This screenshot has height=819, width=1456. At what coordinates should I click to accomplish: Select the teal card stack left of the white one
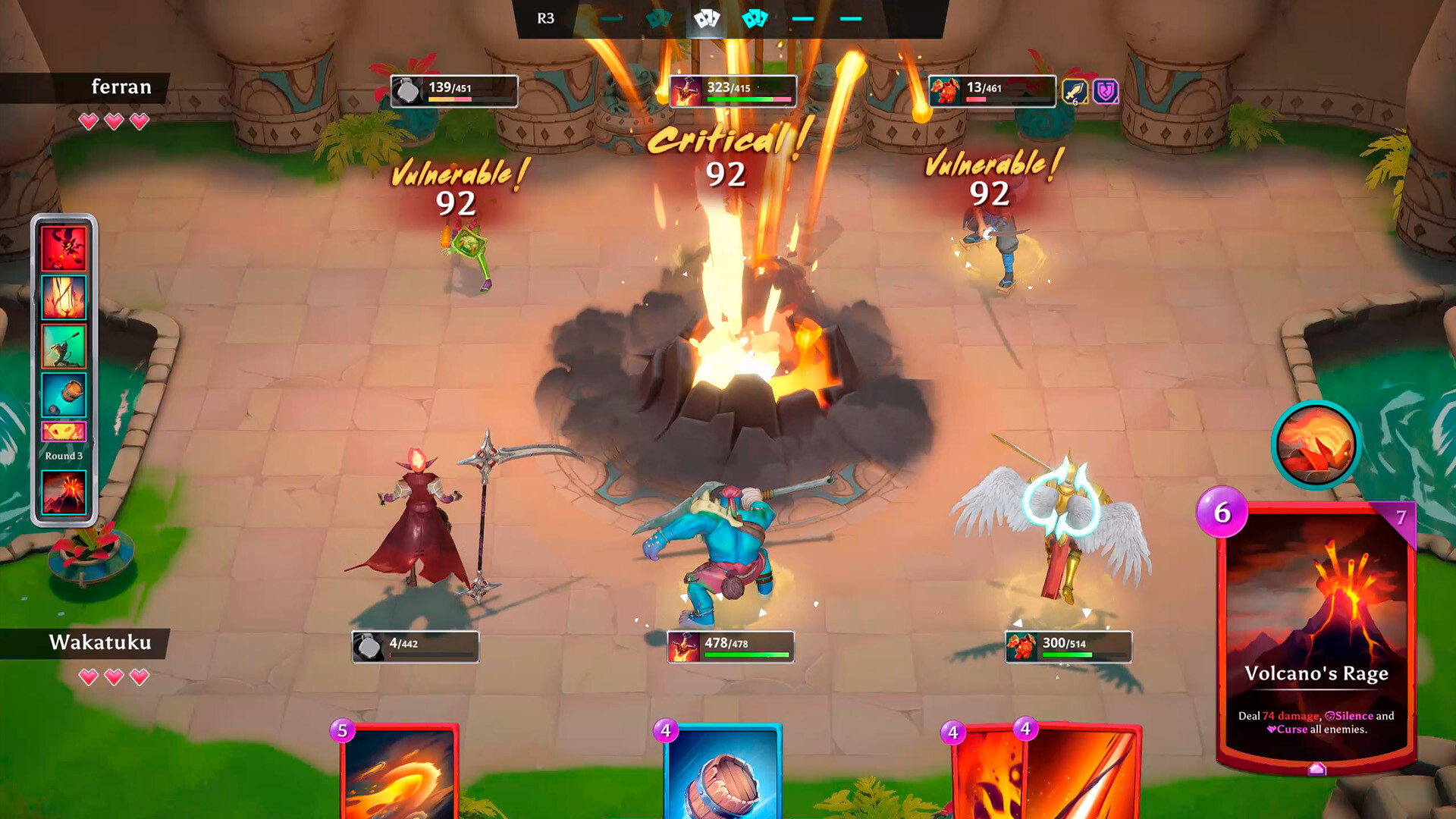pos(658,19)
